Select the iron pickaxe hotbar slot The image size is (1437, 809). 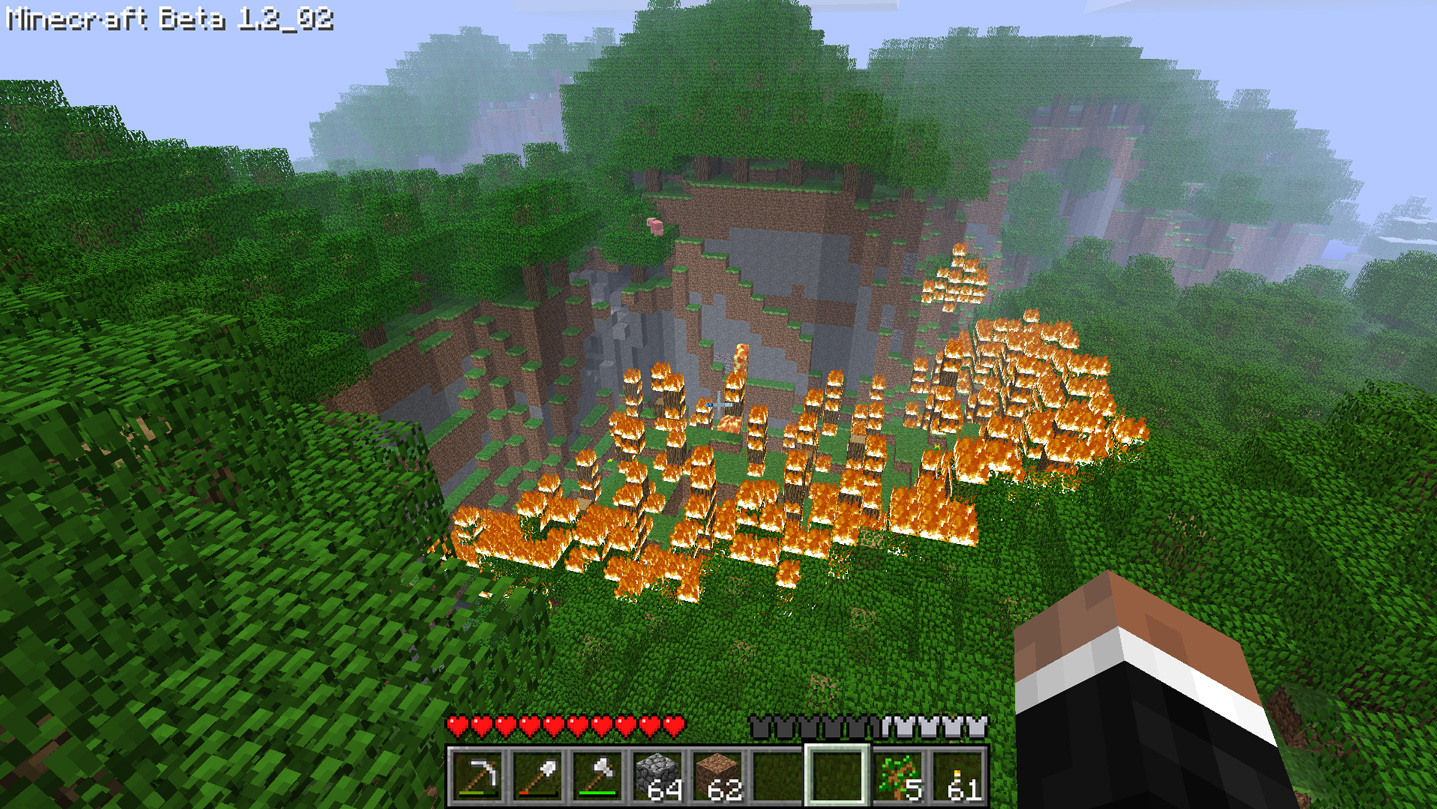[477, 776]
